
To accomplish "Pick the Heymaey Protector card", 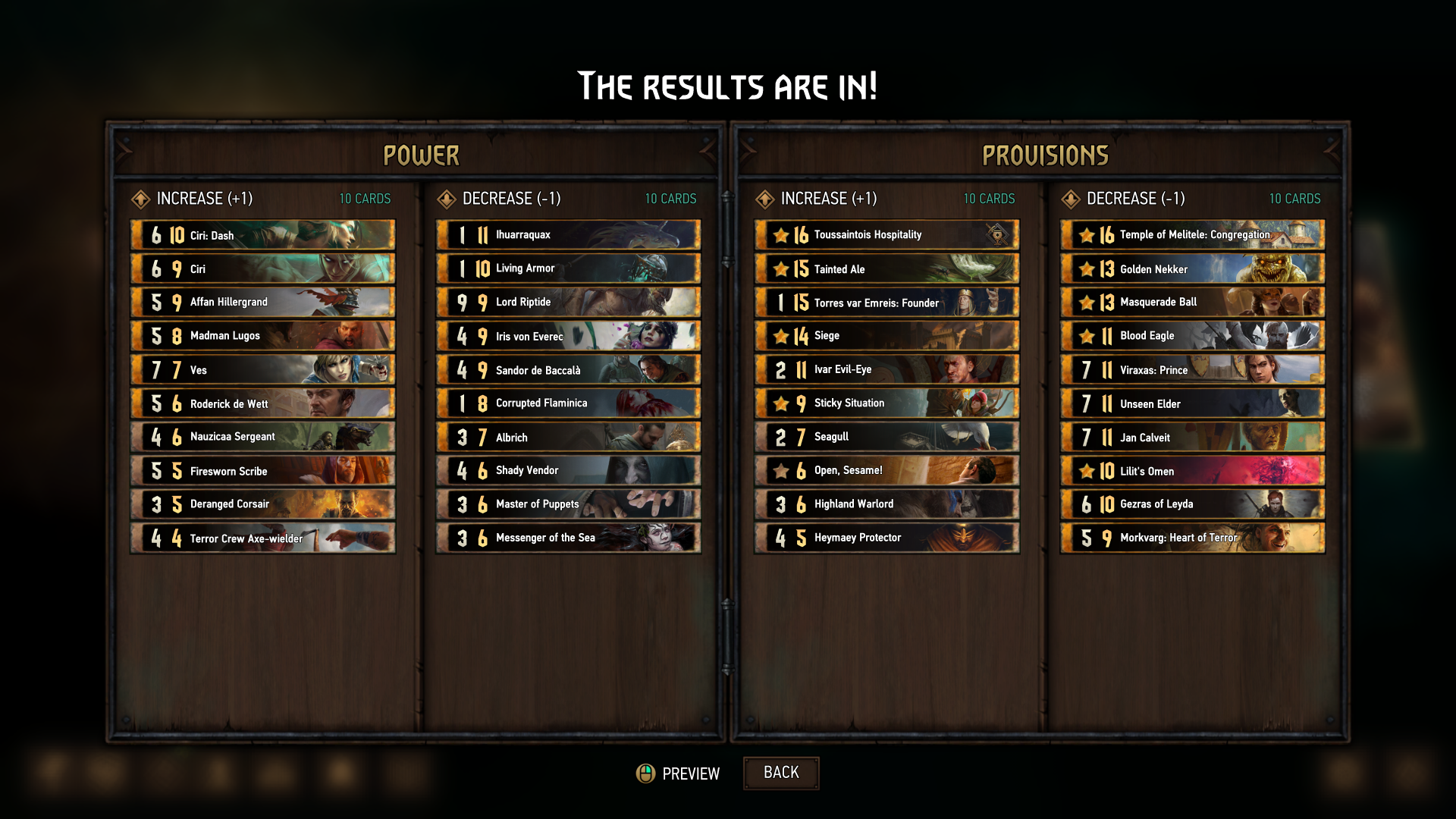I will [x=886, y=538].
